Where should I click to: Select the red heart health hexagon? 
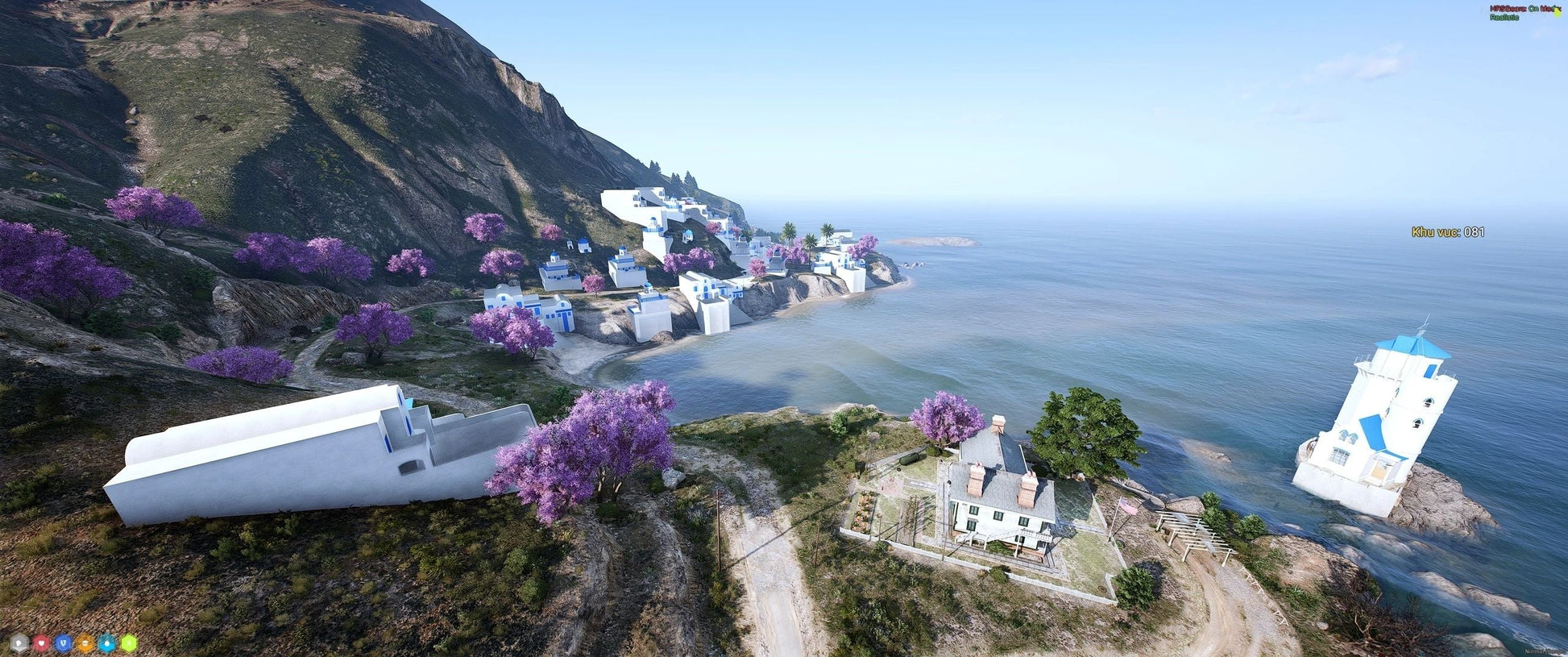(41, 643)
